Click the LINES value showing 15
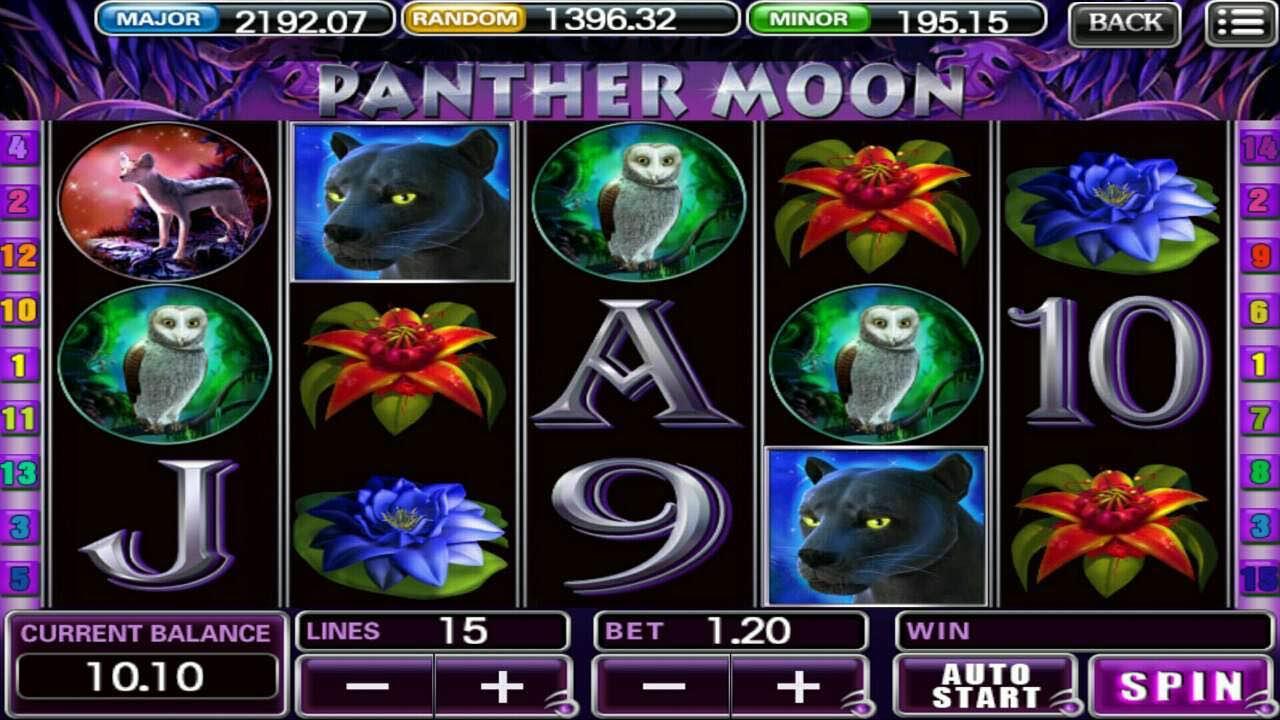This screenshot has height=720, width=1280. pyautogui.click(x=466, y=631)
